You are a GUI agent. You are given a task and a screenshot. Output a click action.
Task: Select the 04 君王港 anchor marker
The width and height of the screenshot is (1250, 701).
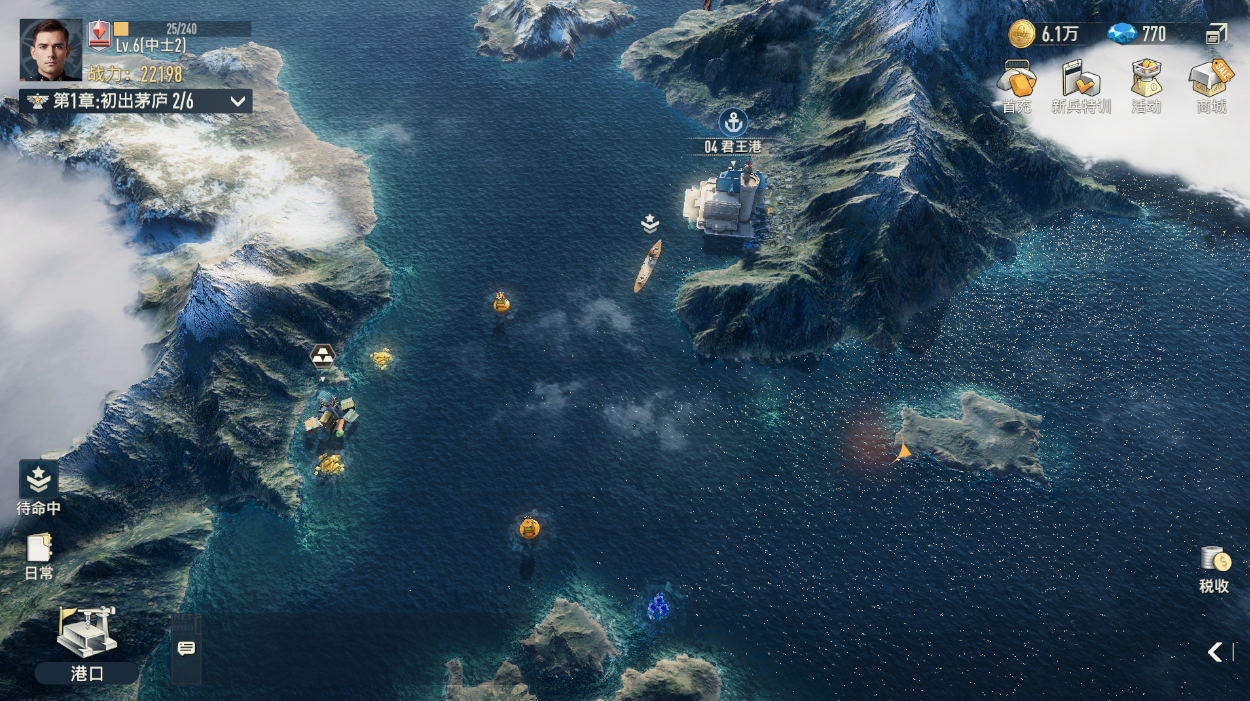pyautogui.click(x=733, y=123)
